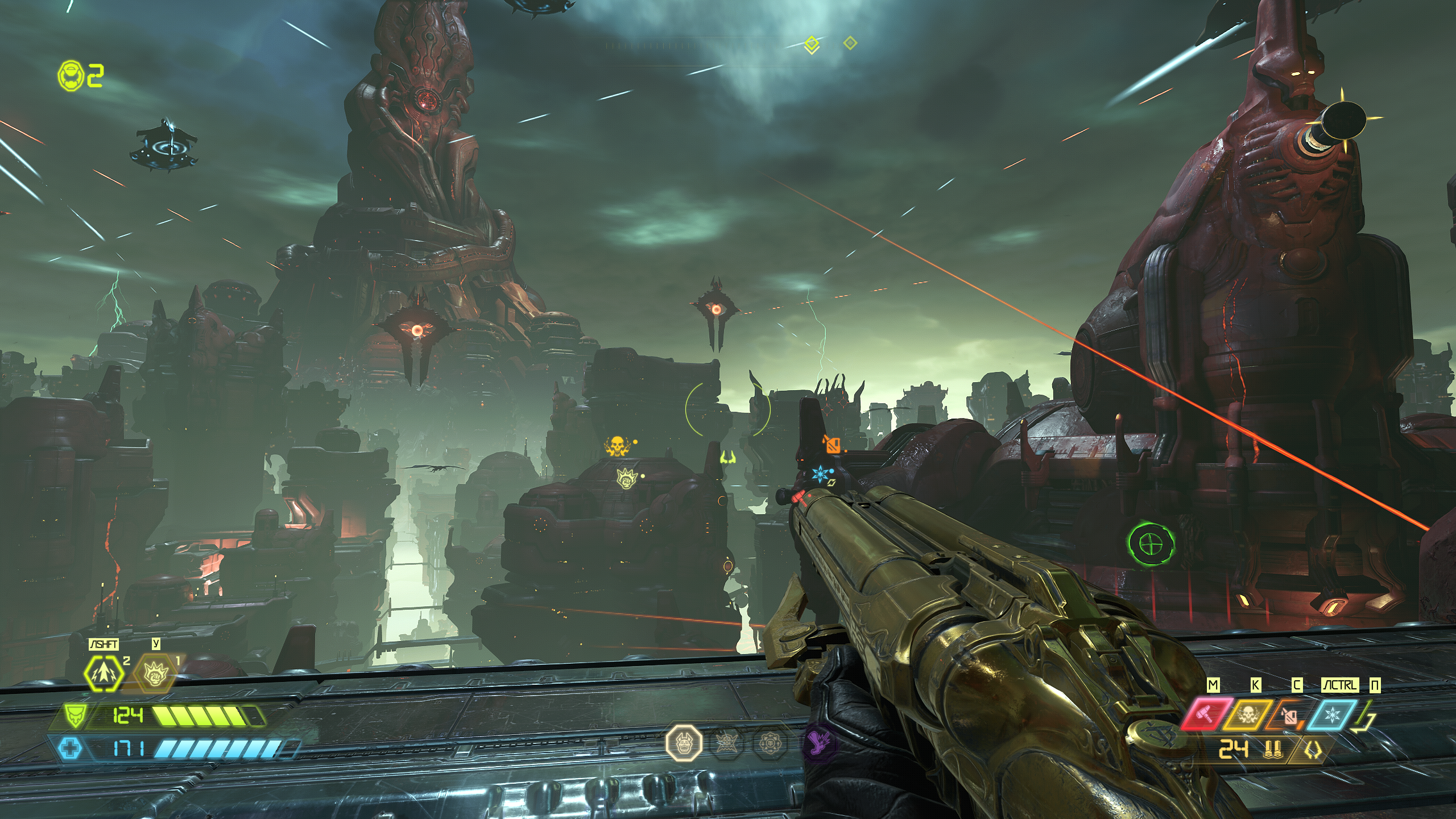Select the shotgun shells ammo type icon

tap(1272, 749)
